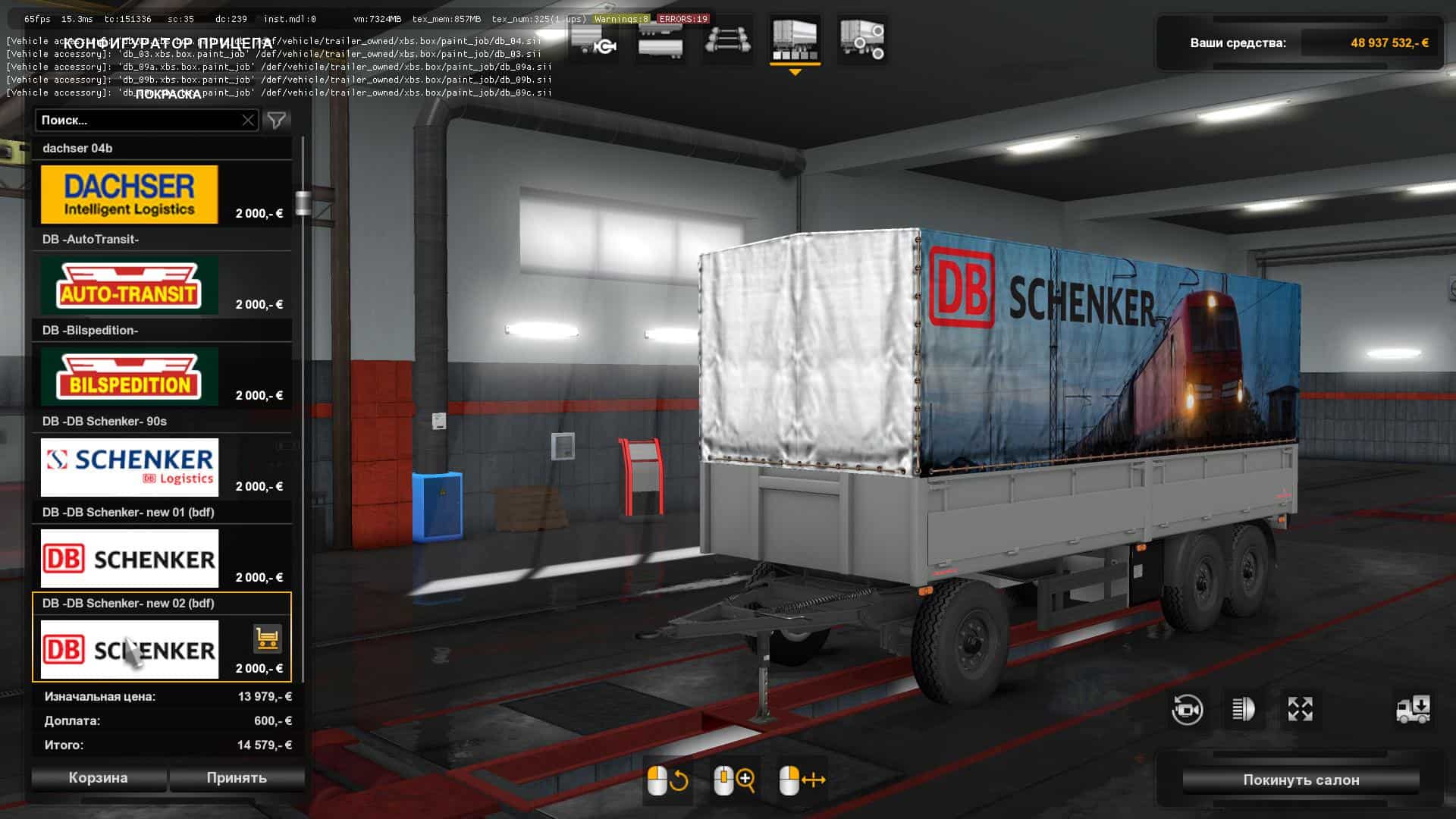Reset the camera view
The height and width of the screenshot is (819, 1456).
pos(1187,710)
